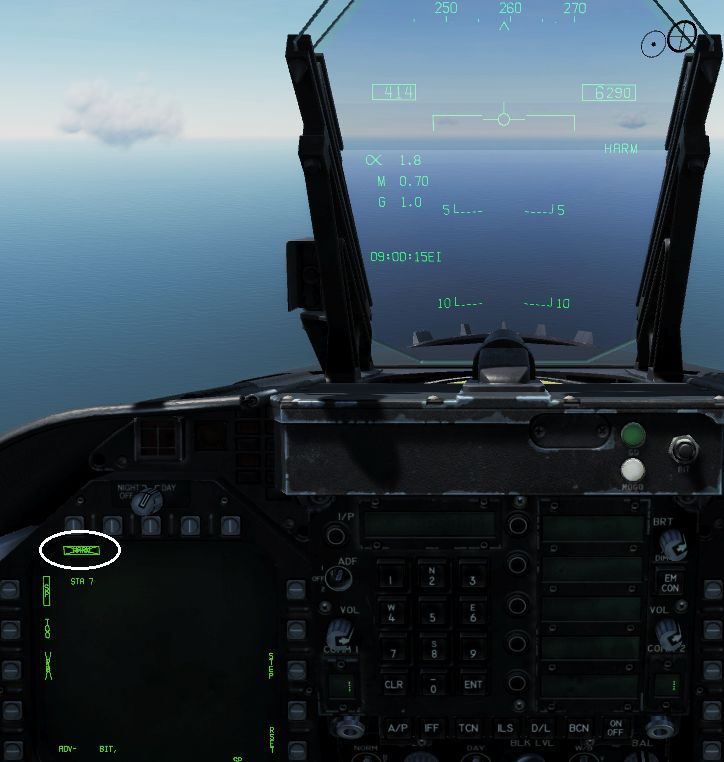Click the pushbutton beside the TOO label
724x762 pixels.
click(x=10, y=629)
